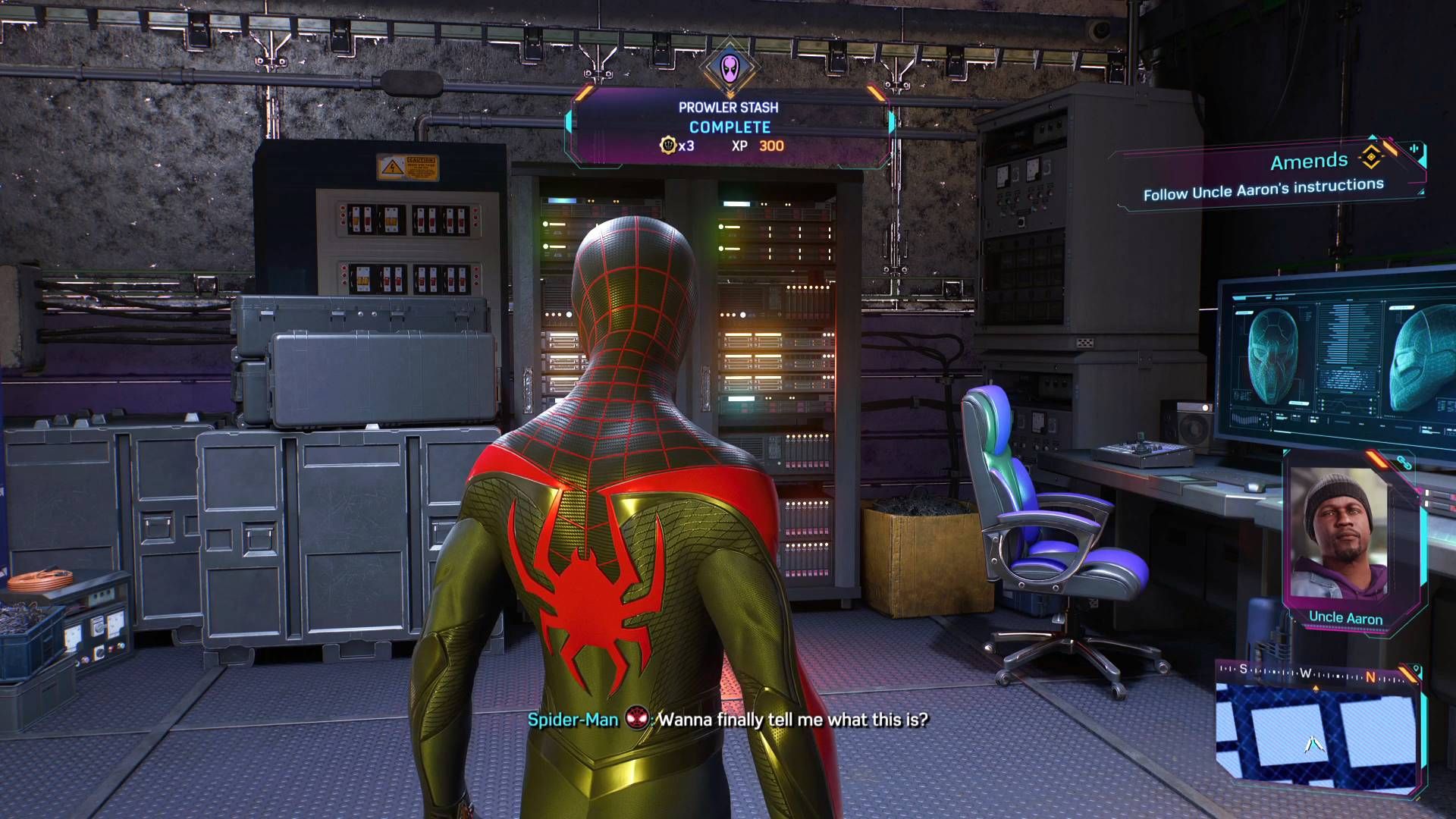Select the Uncle Aaron name label

1345,618
